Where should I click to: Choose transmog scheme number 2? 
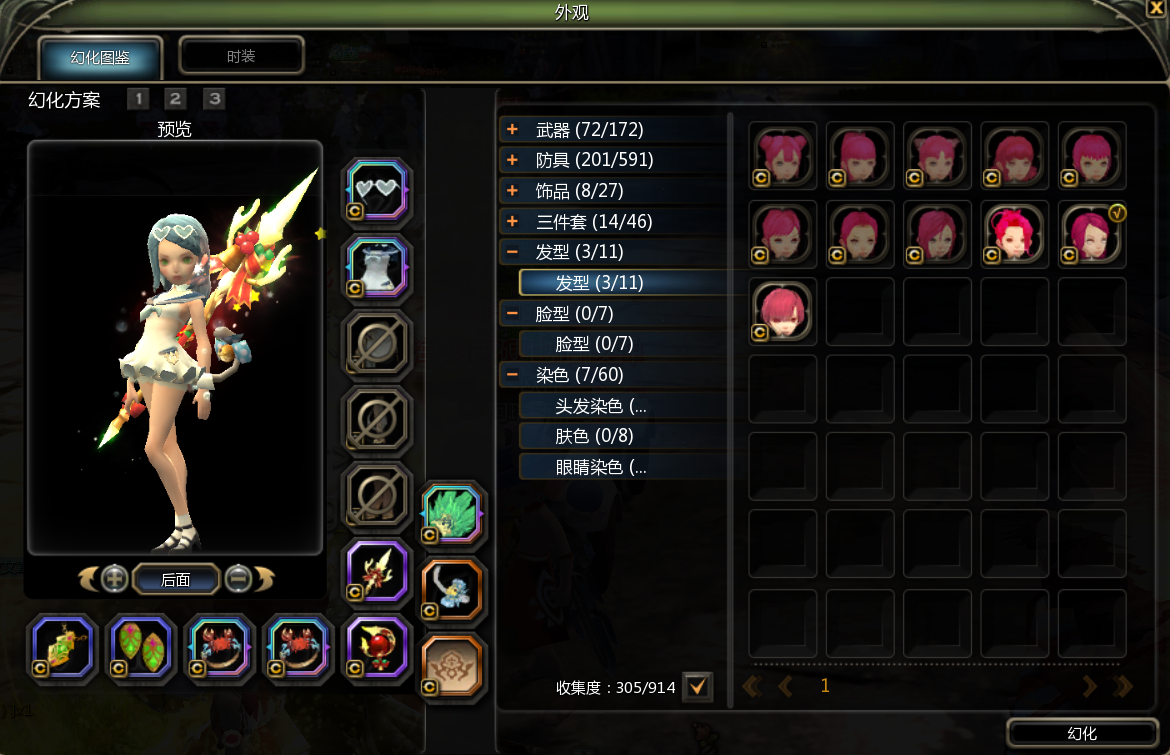pyautogui.click(x=176, y=98)
